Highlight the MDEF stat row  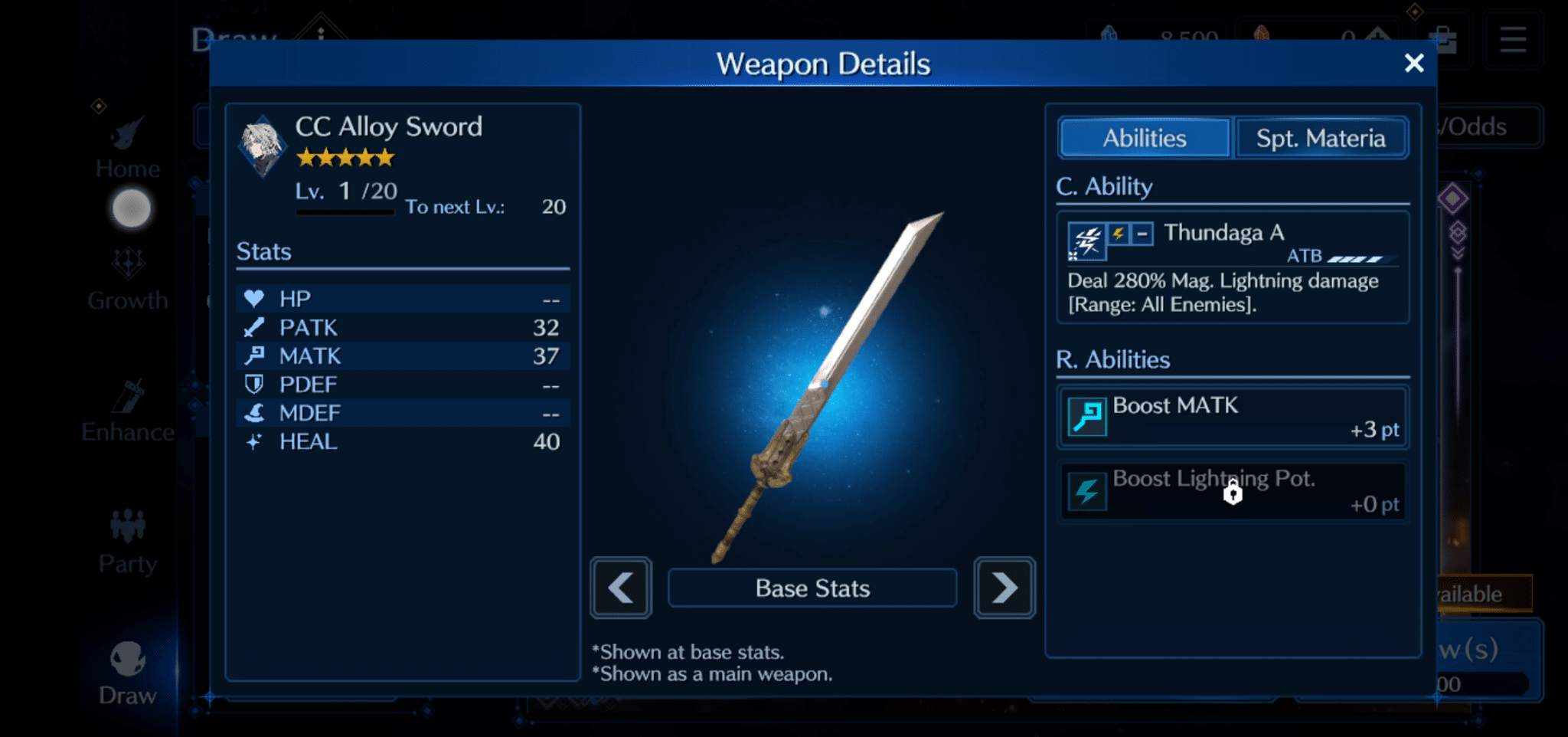402,413
